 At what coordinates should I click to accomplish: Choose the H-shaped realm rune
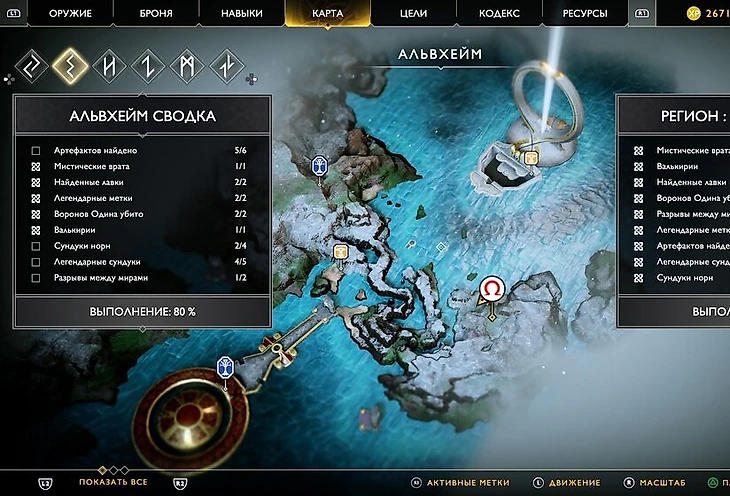coord(108,66)
